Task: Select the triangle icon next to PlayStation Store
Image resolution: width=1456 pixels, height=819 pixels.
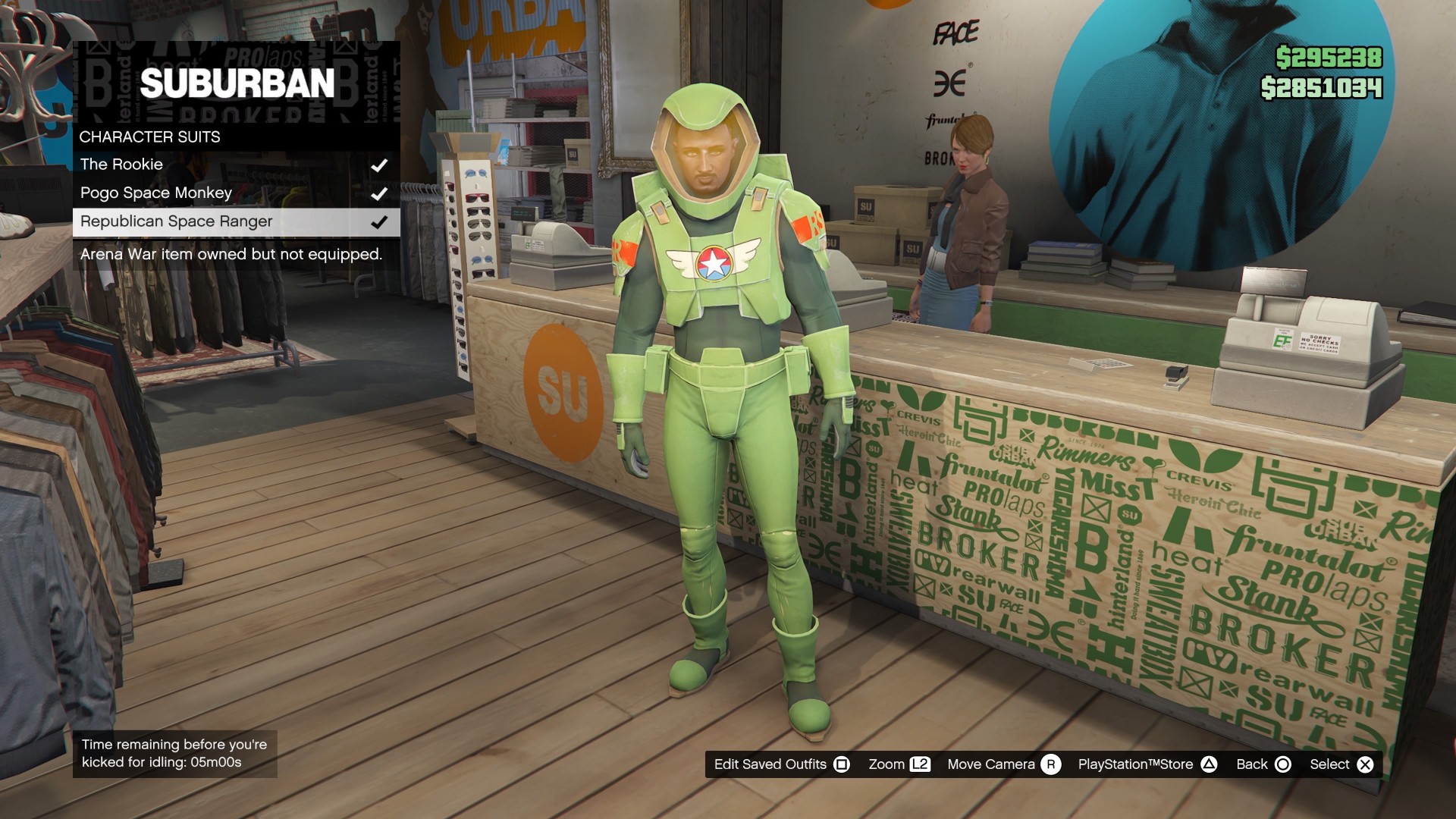Action: pos(1210,764)
